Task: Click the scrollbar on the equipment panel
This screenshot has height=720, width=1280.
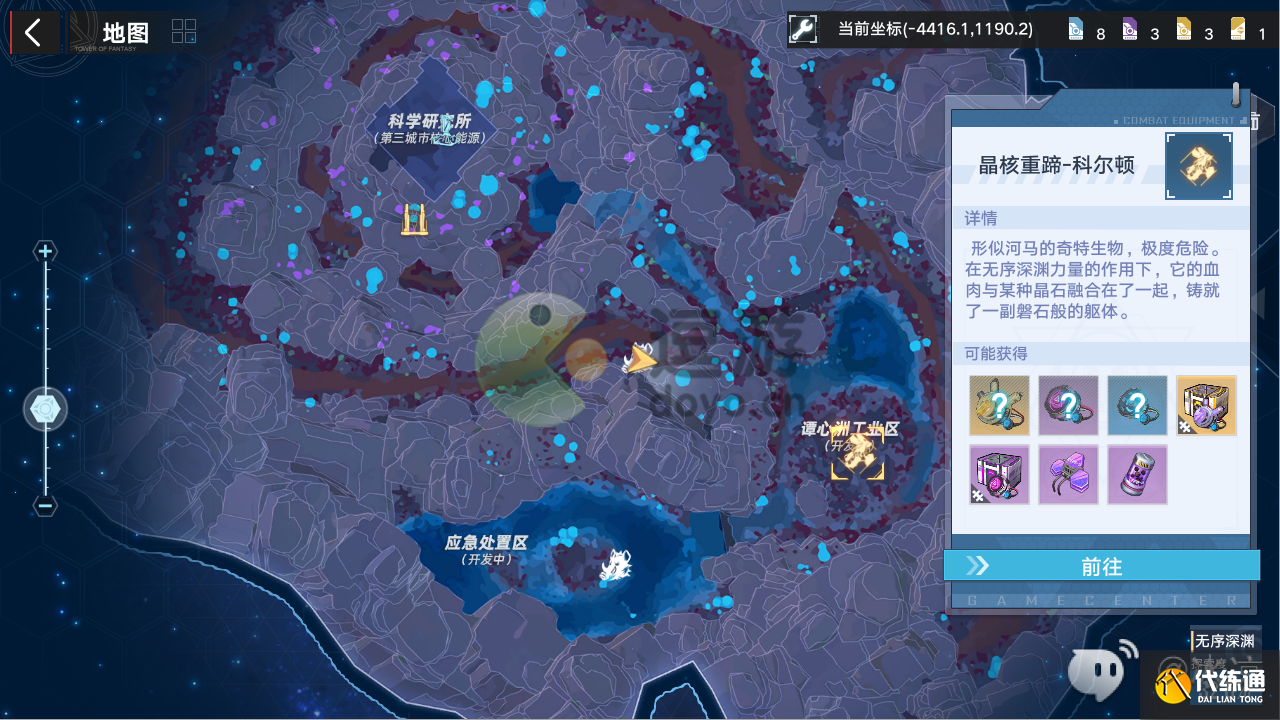Action: (x=1237, y=95)
